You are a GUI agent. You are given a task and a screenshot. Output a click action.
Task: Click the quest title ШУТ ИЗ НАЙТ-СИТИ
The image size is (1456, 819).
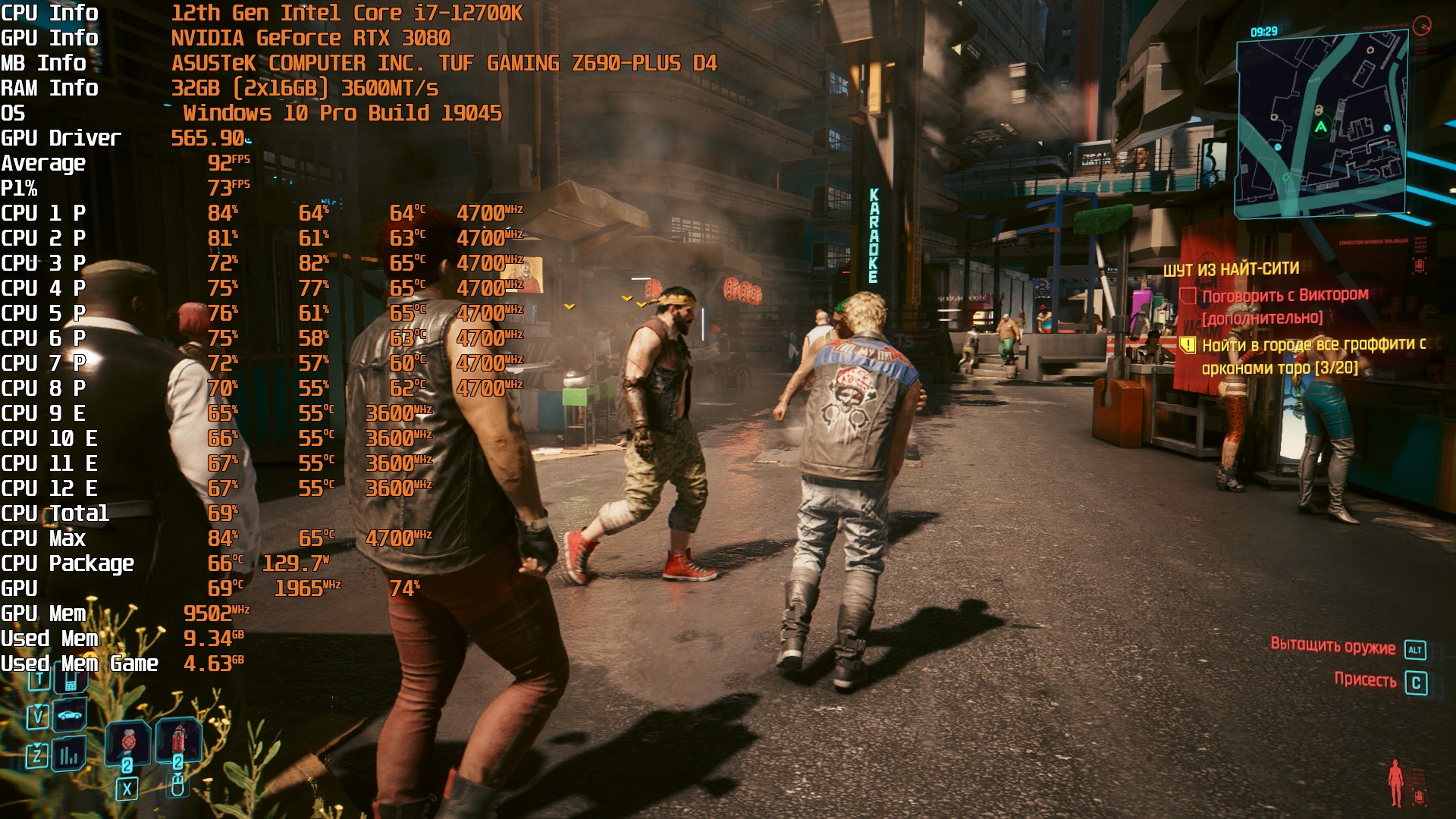[1231, 269]
